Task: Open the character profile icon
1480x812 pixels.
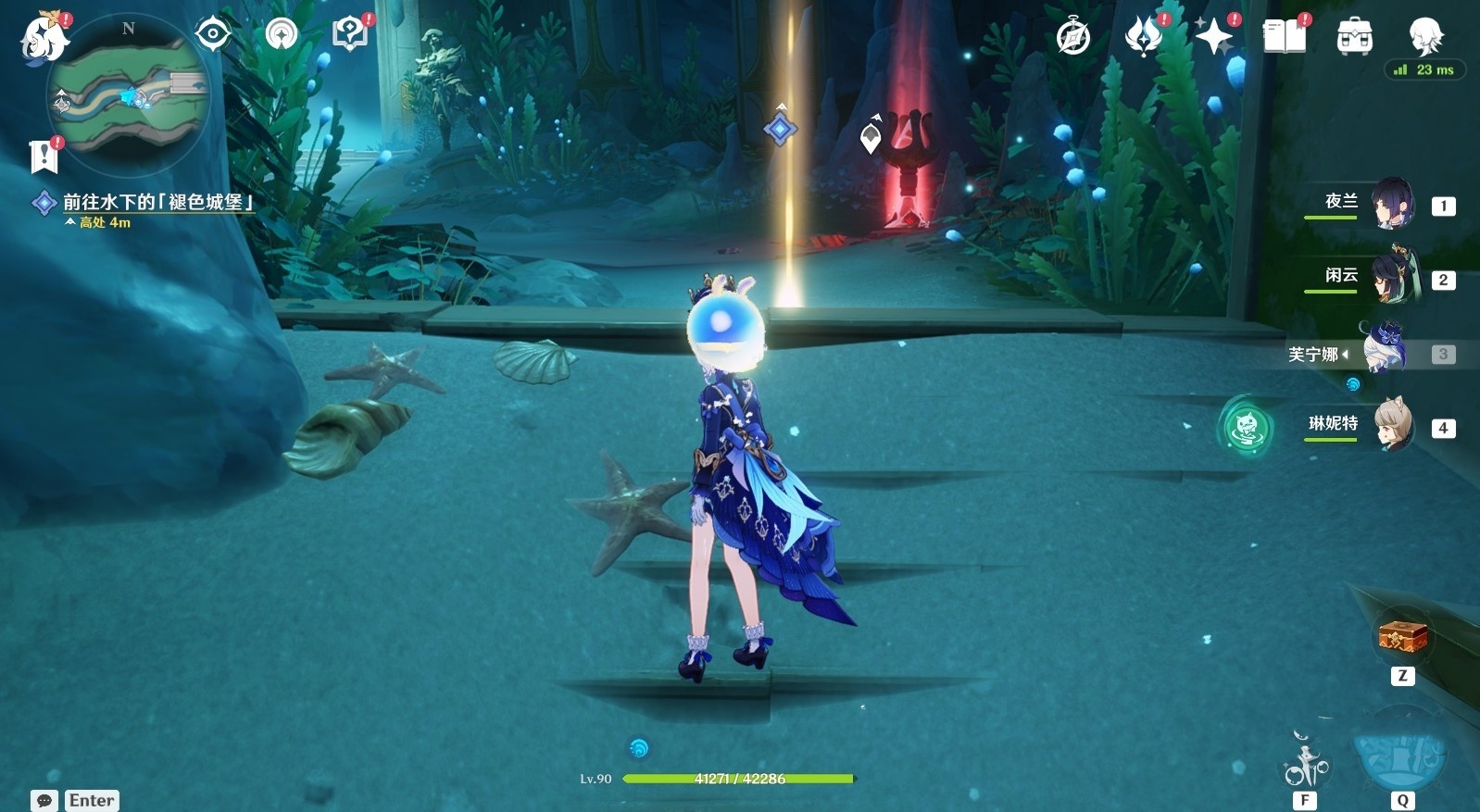Action: pyautogui.click(x=1424, y=35)
